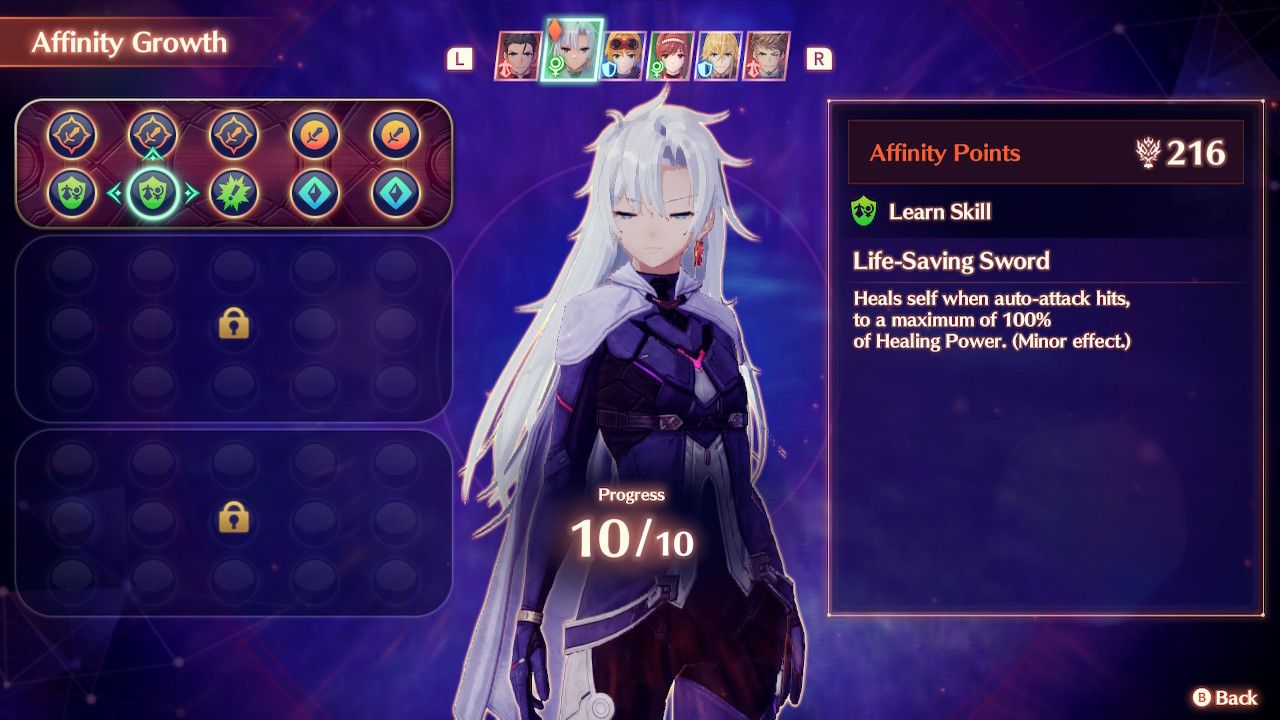Click the padlock on the second skill tier
Image resolution: width=1280 pixels, height=720 pixels.
click(x=232, y=326)
